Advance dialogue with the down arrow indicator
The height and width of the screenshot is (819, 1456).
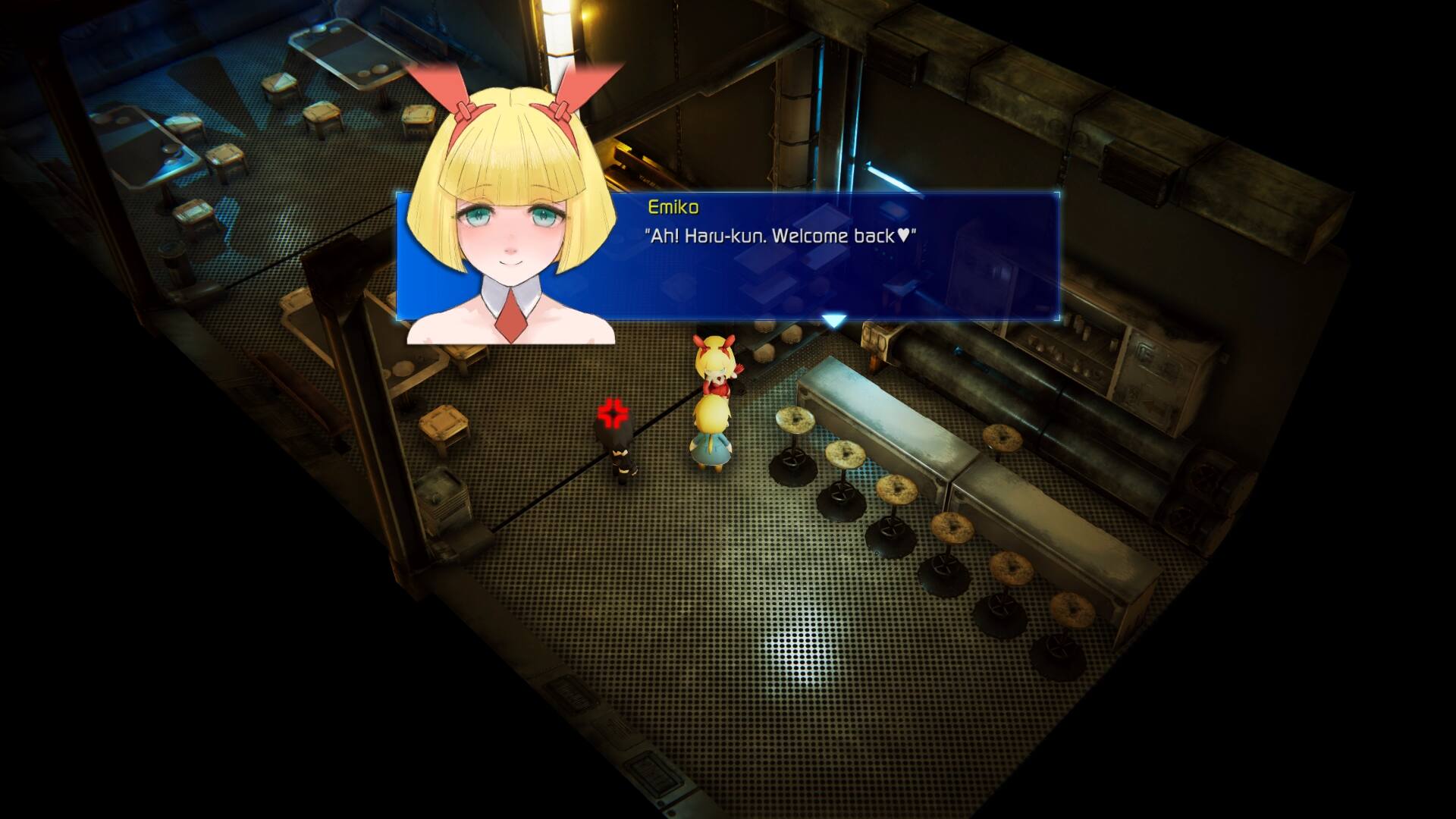[x=834, y=322]
